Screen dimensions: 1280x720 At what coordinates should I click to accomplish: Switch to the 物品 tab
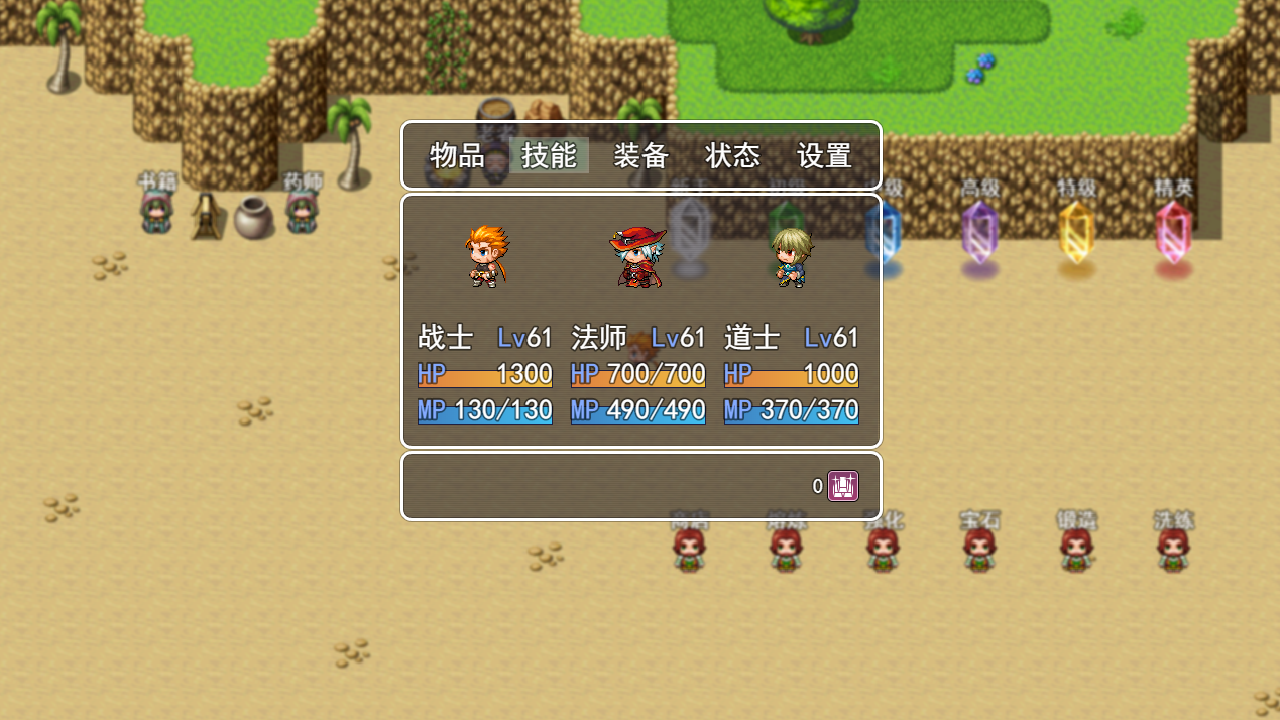[458, 156]
